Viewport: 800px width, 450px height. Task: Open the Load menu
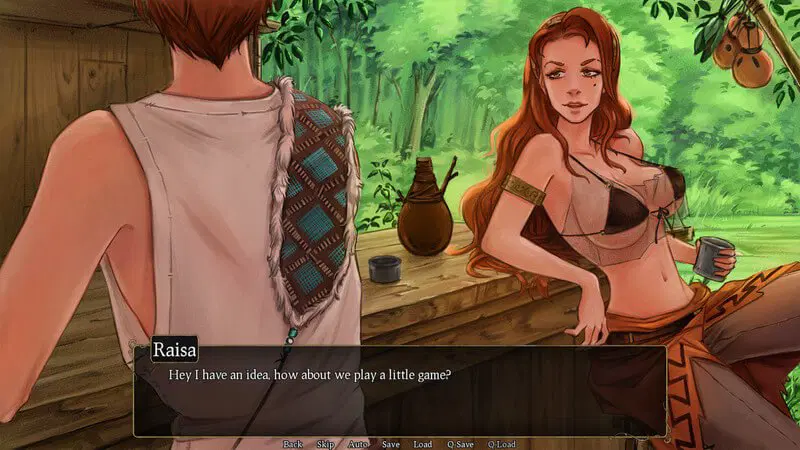423,443
